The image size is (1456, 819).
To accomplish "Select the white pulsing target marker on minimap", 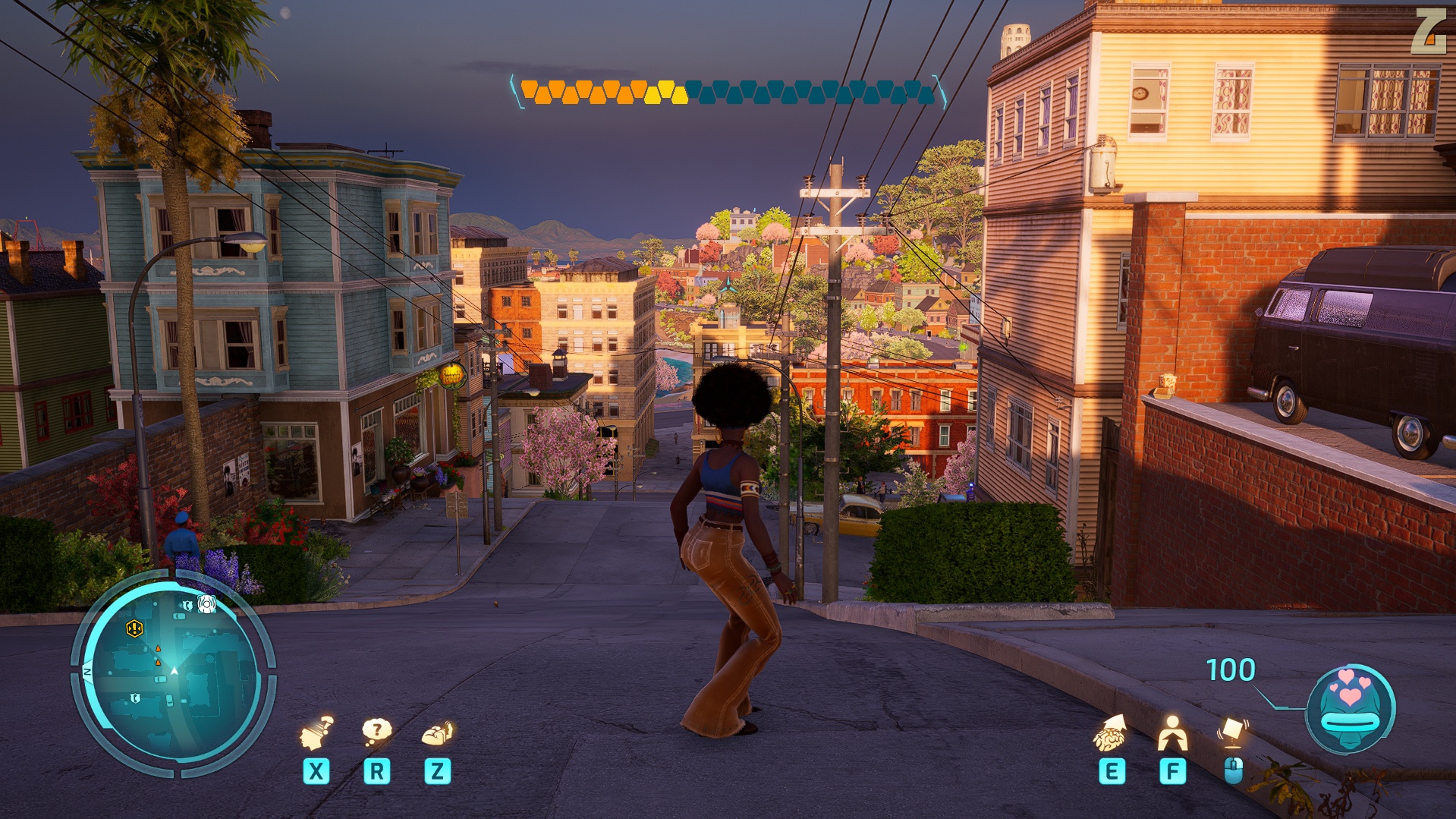I will 206,604.
